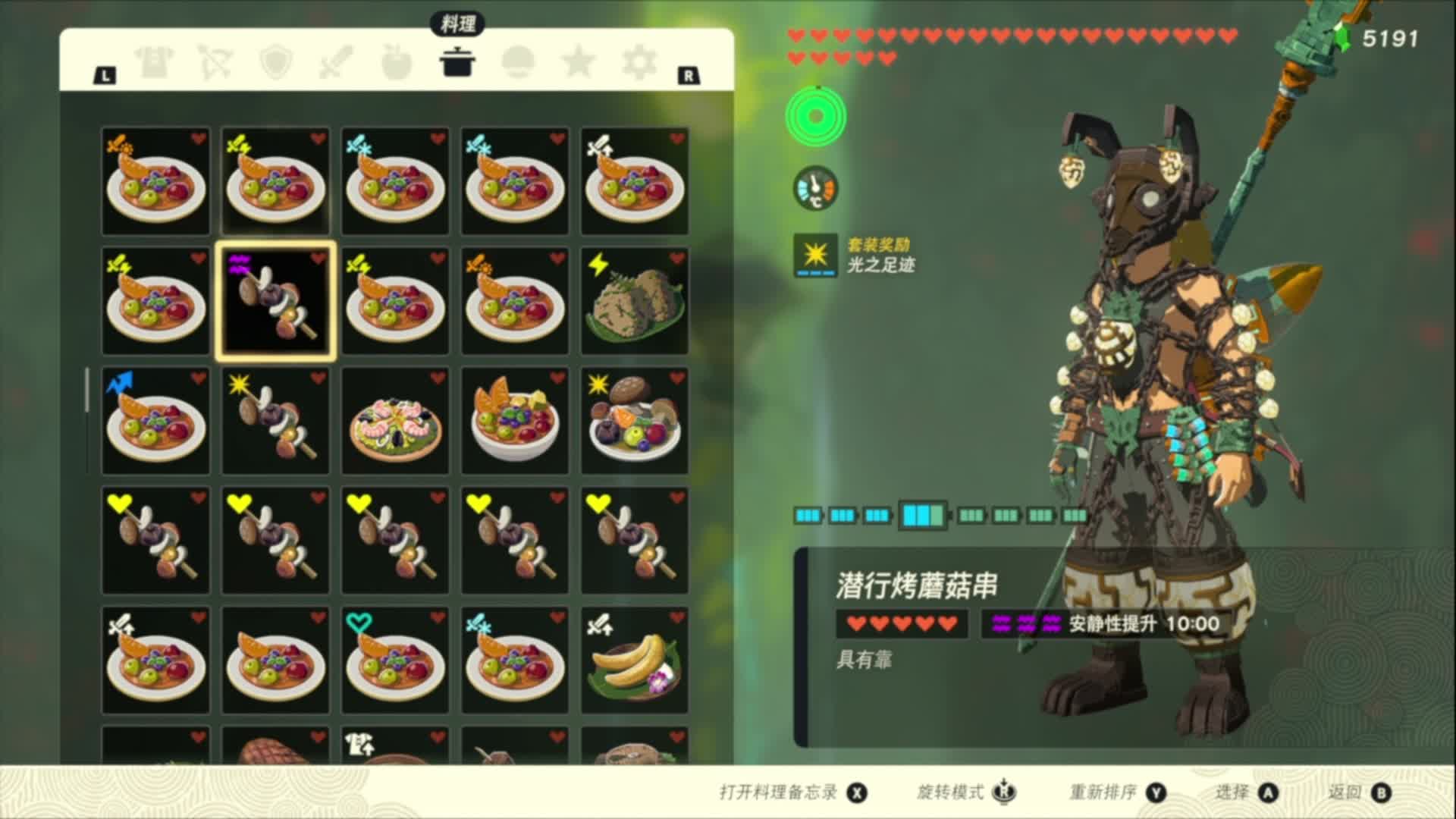Switch to the shields tab
This screenshot has height=819, width=1456.
275,62
